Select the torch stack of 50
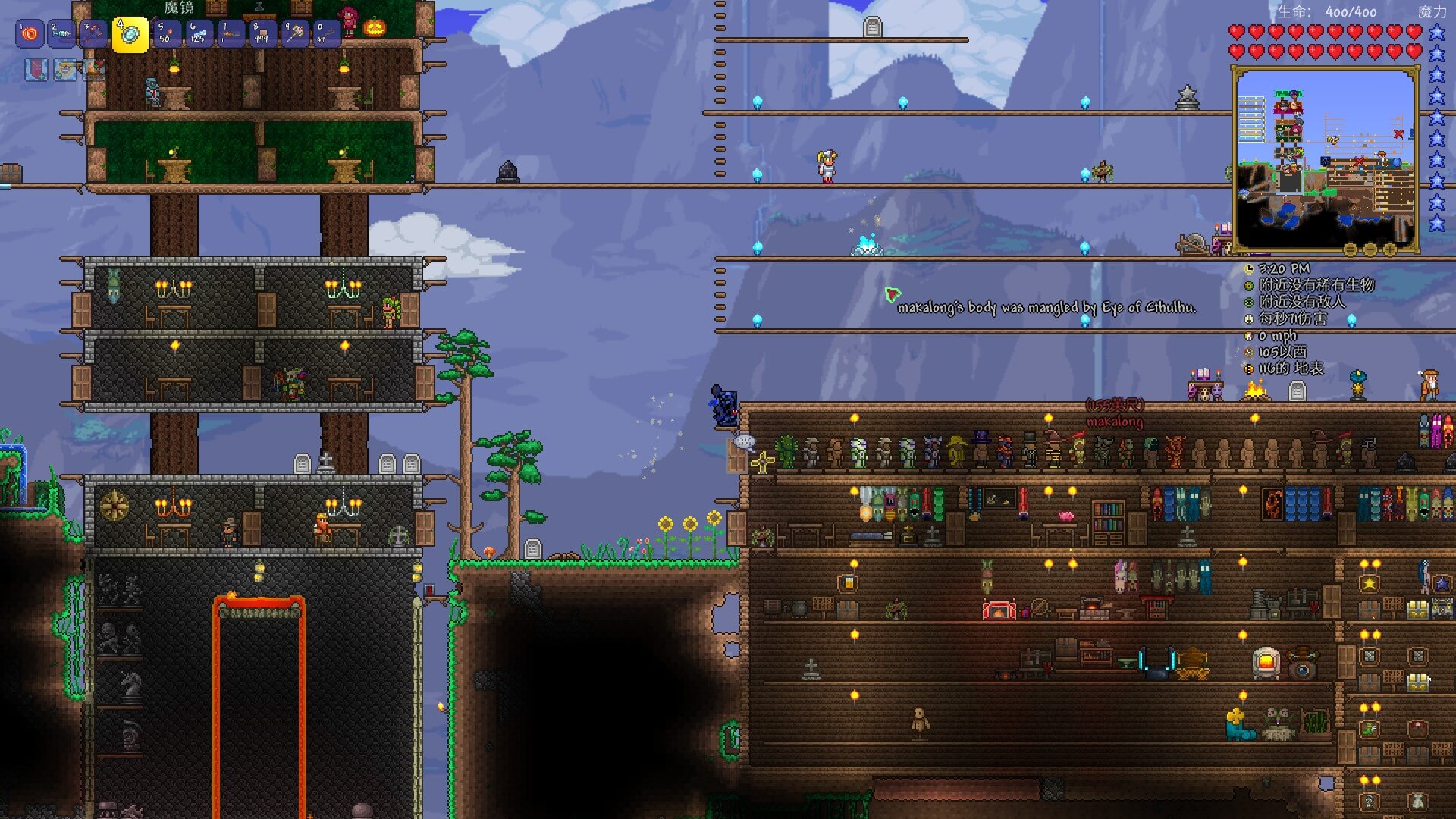Viewport: 1456px width, 819px height. [166, 34]
